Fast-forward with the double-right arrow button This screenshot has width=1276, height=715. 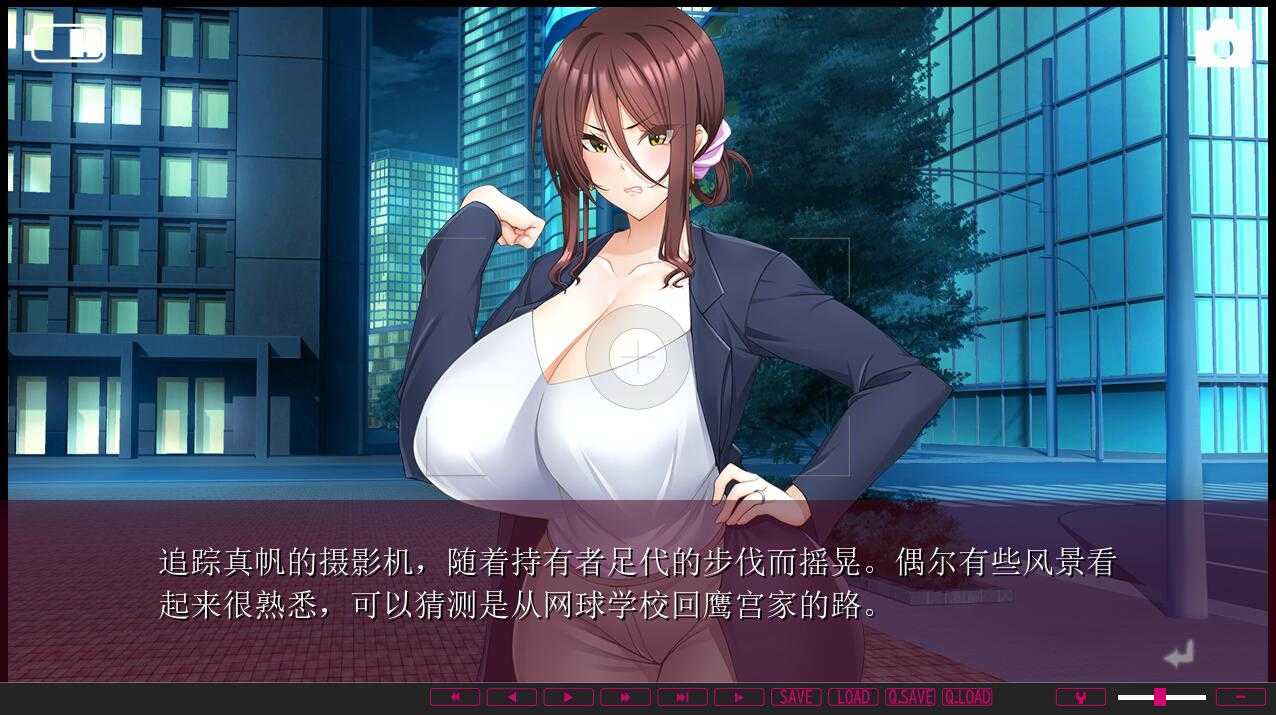625,697
